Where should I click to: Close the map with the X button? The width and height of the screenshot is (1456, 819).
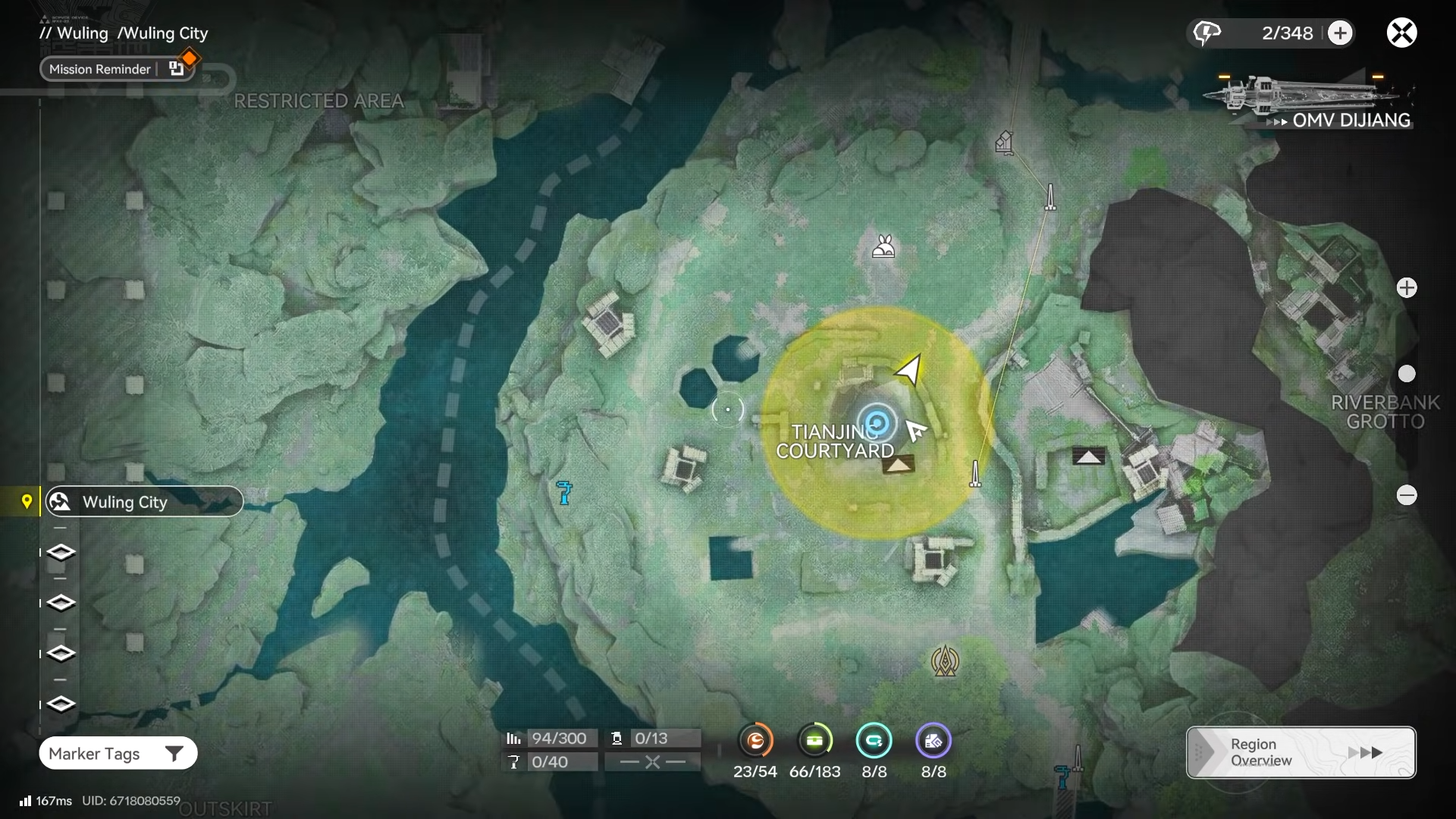(1401, 33)
